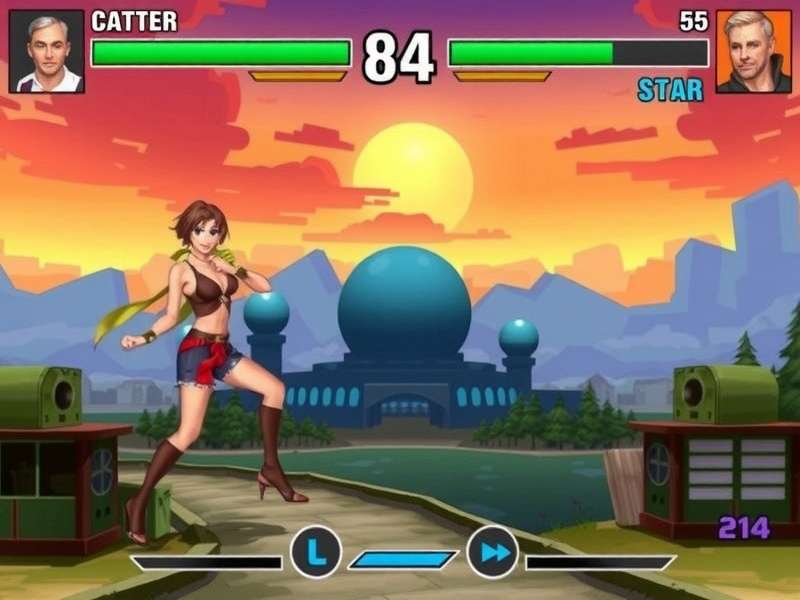800x600 pixels.
Task: Select Catter's player portrait
Action: click(46, 52)
